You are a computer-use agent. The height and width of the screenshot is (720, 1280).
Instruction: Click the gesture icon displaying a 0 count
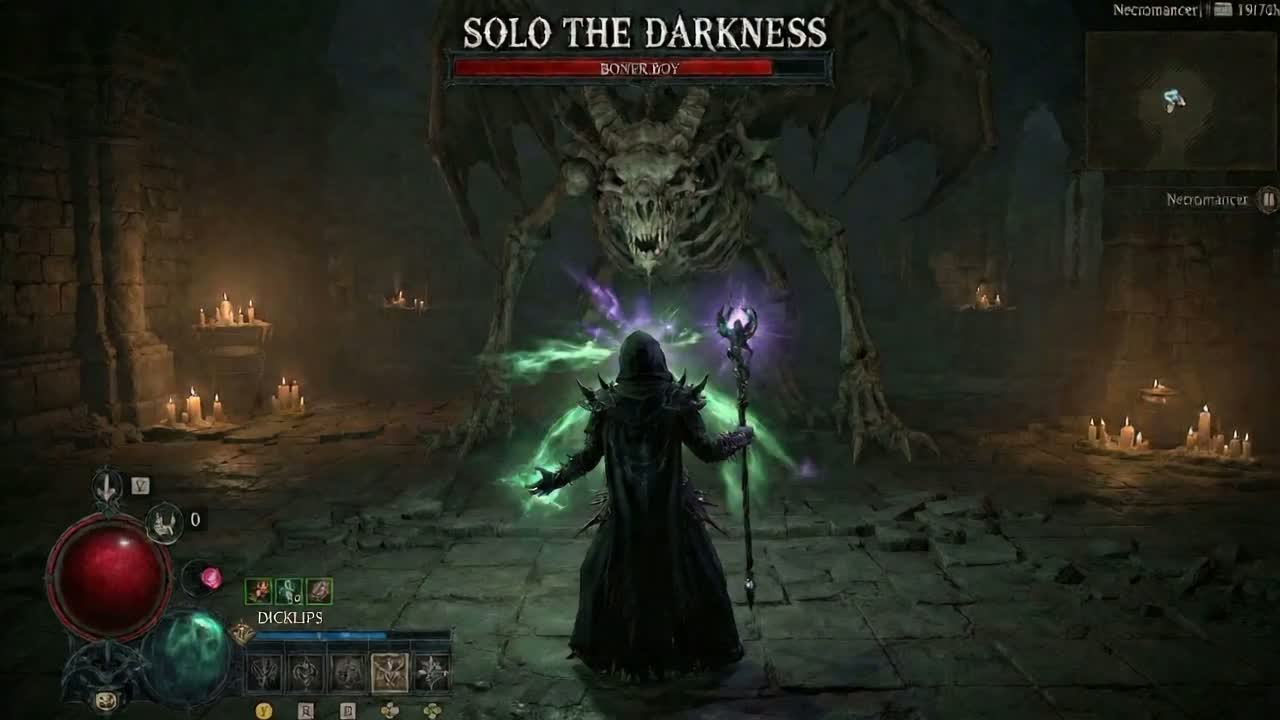(165, 523)
